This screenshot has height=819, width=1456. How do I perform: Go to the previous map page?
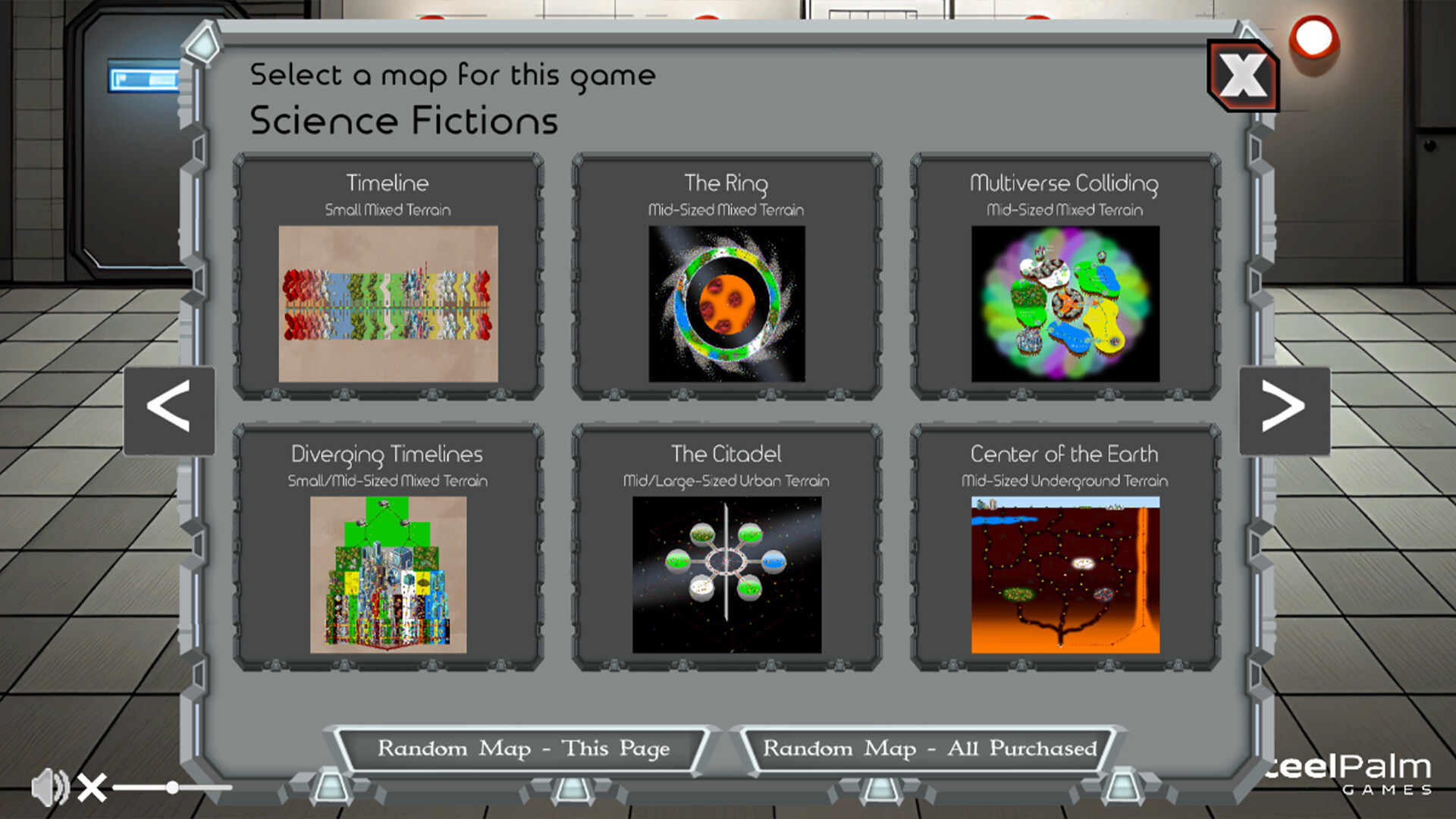pyautogui.click(x=170, y=409)
